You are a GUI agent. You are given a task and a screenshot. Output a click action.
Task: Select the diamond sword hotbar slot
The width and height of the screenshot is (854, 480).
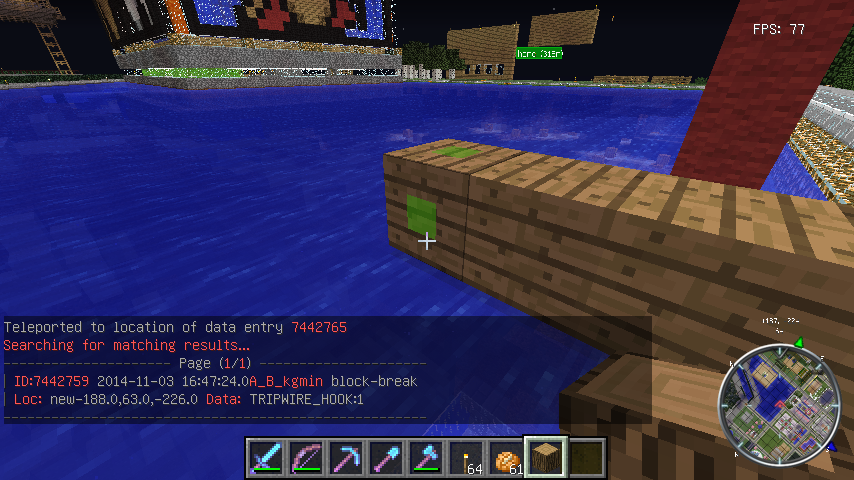pyautogui.click(x=265, y=457)
